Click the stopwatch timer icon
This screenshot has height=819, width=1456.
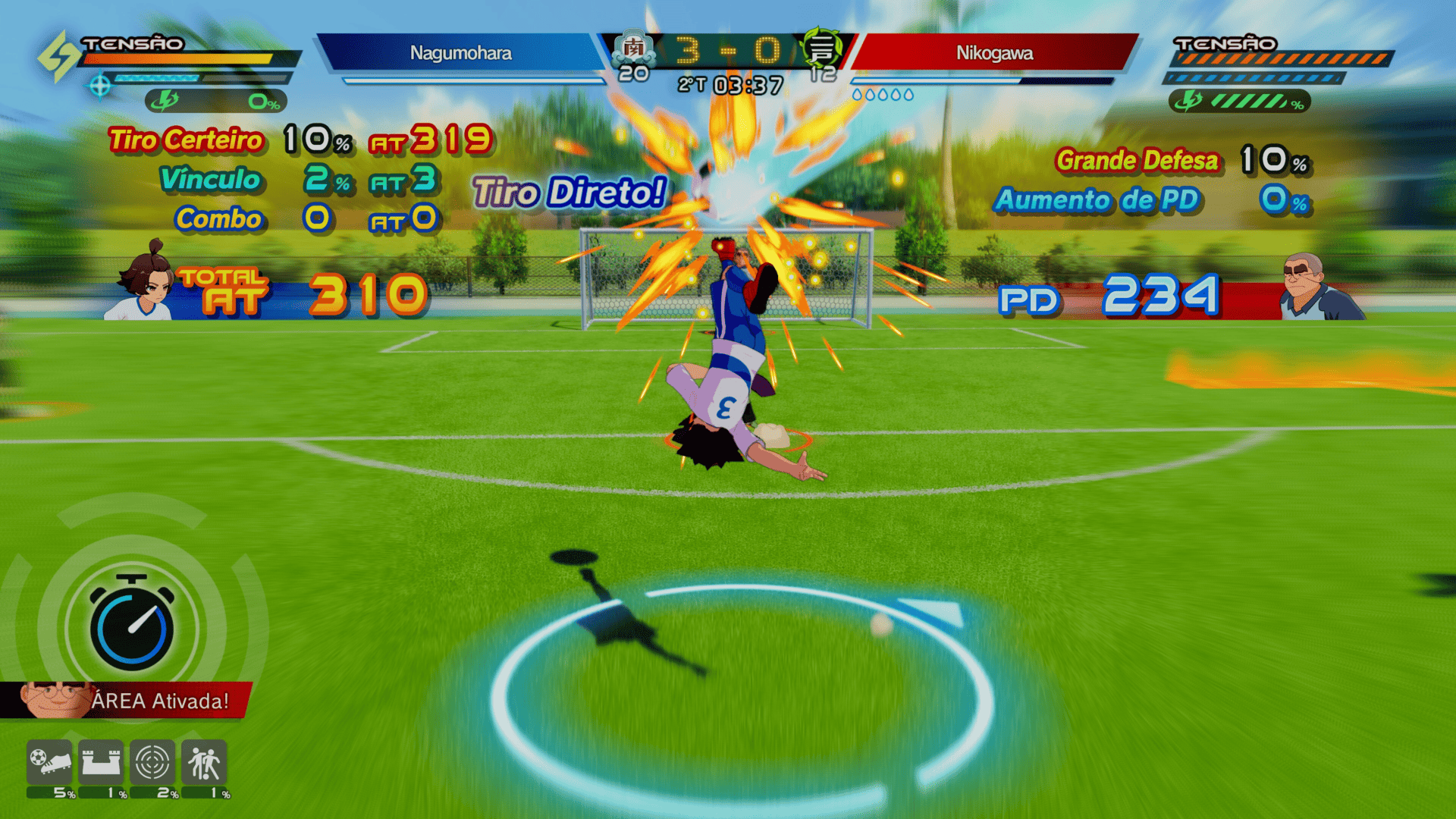tap(132, 626)
